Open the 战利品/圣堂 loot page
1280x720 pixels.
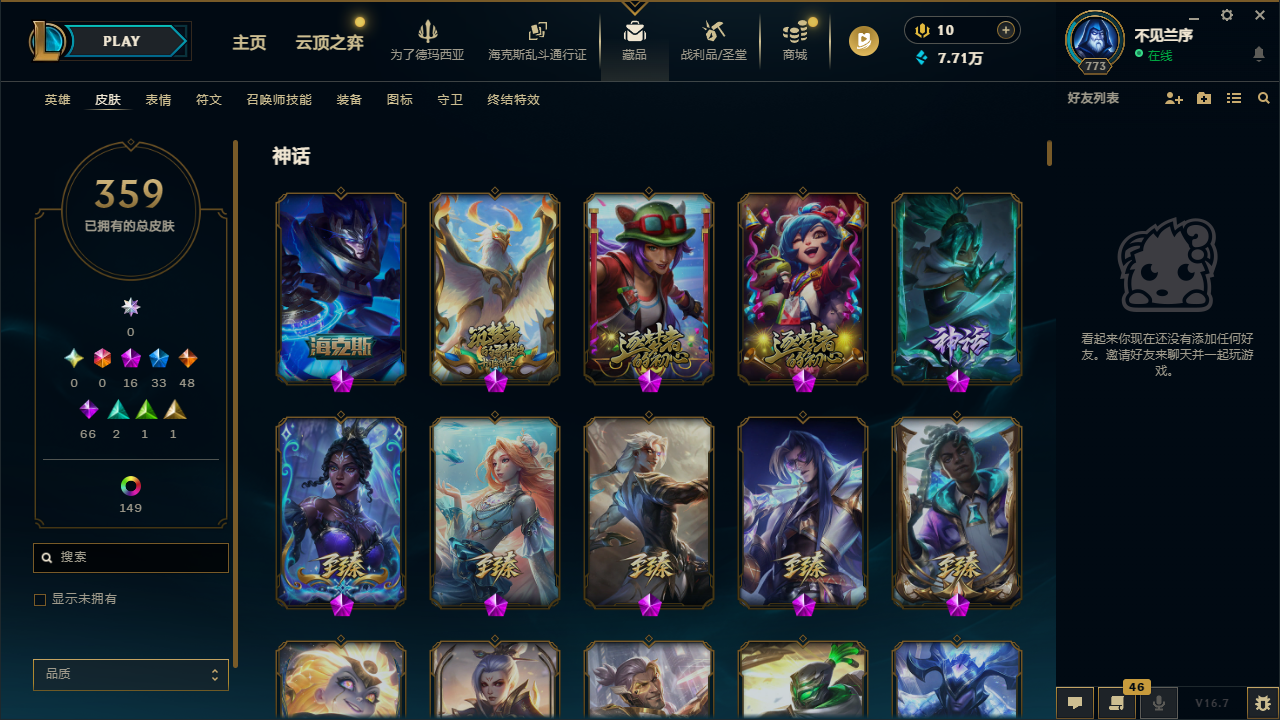tap(713, 40)
